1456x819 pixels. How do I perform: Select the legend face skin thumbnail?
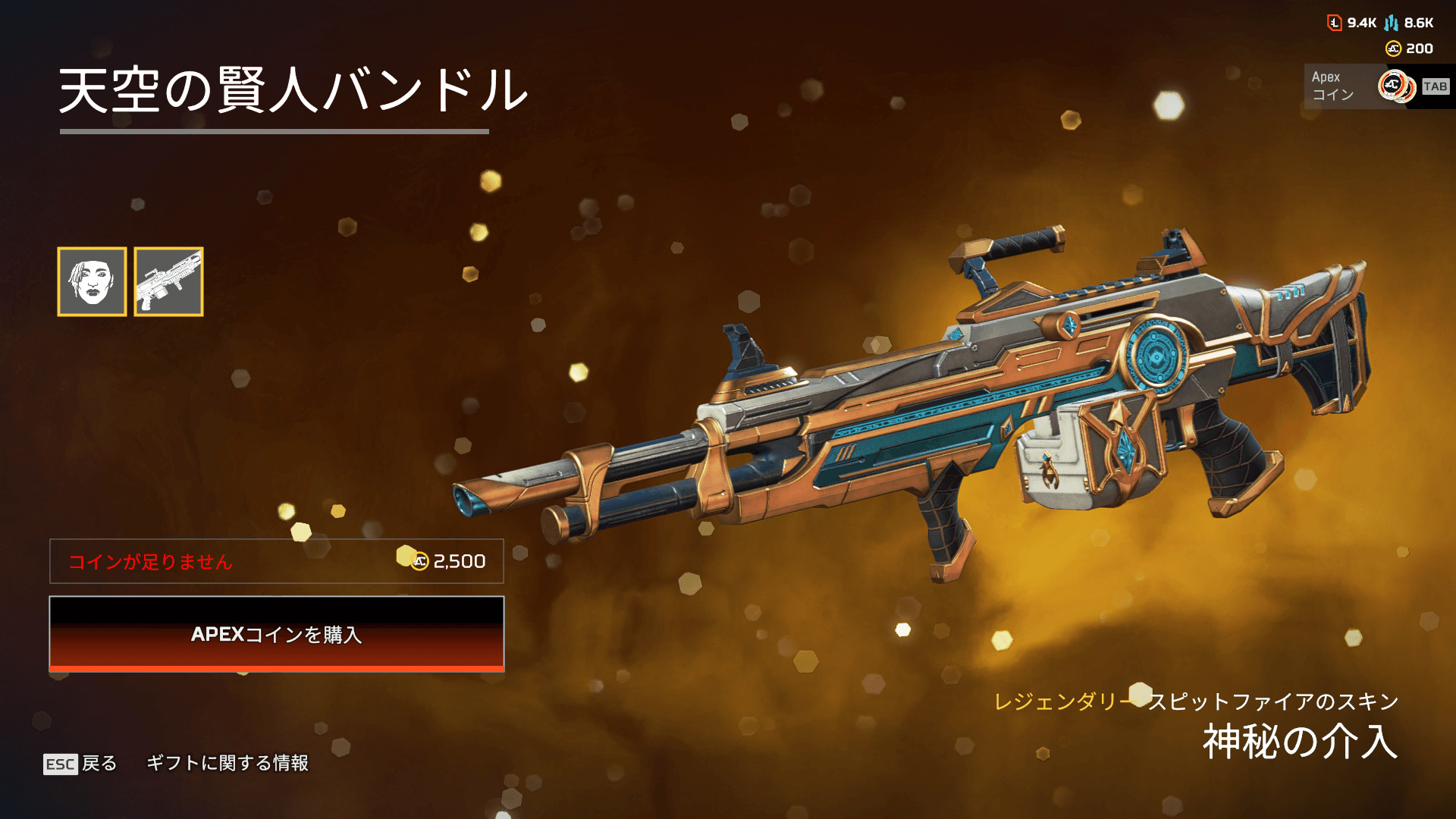coord(92,281)
